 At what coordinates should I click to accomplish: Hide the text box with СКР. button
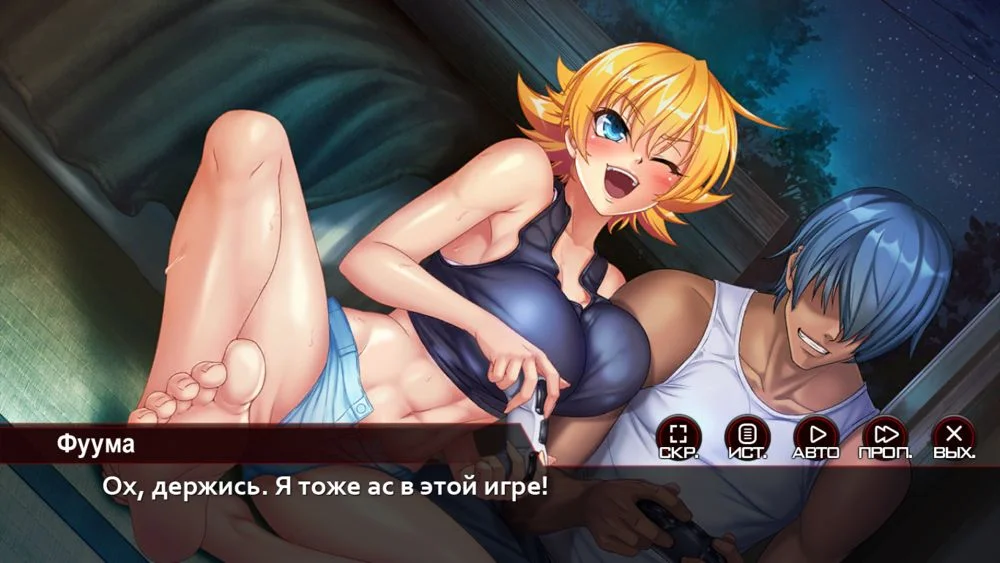click(679, 436)
